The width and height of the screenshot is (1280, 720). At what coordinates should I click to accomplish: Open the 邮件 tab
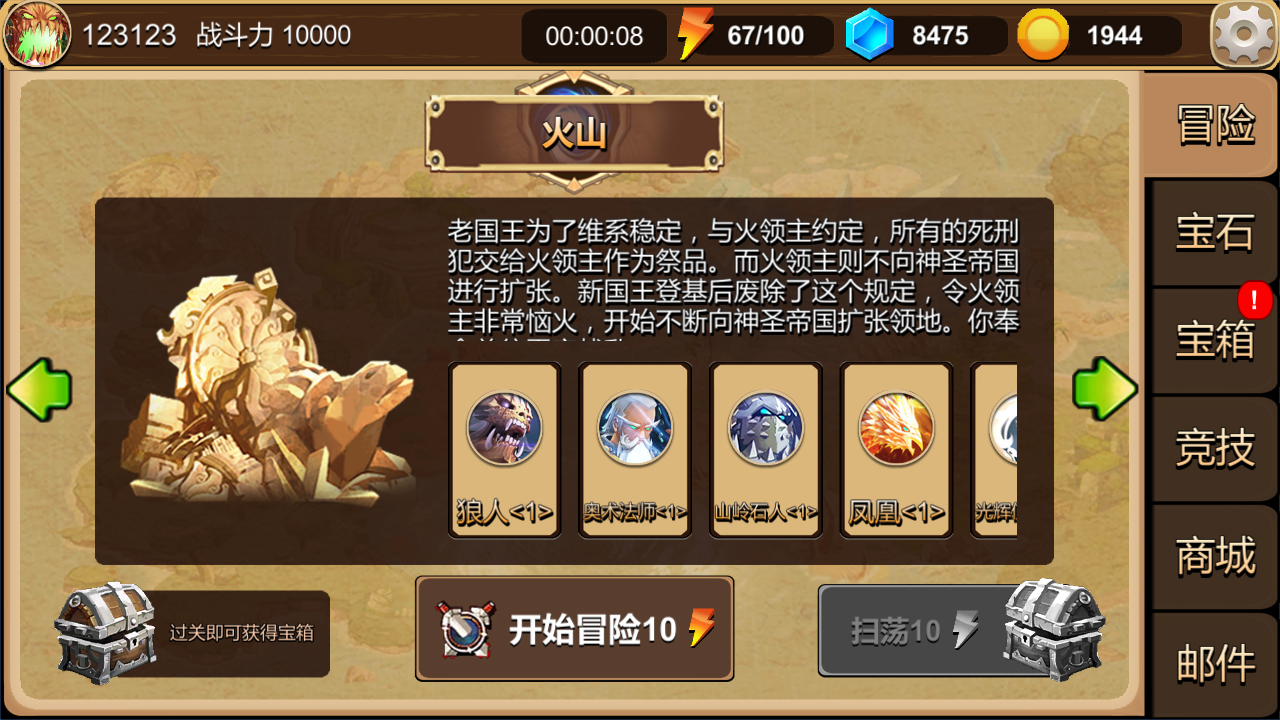(1213, 663)
